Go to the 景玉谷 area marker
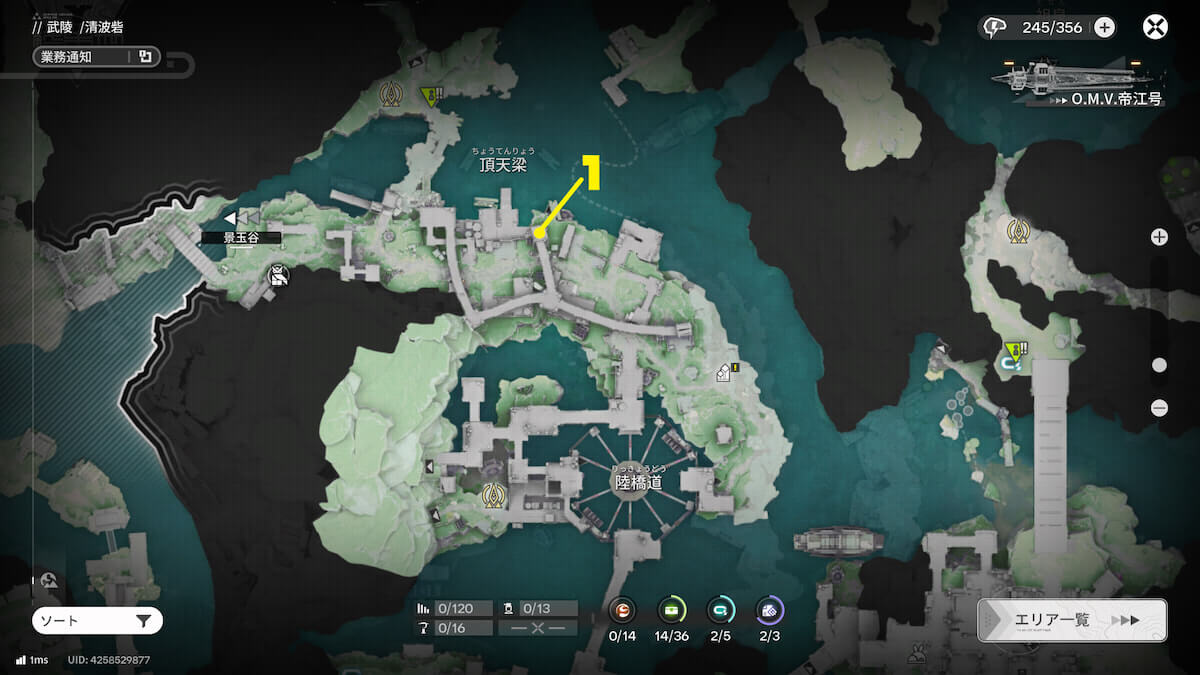The image size is (1200, 675). coord(240,238)
